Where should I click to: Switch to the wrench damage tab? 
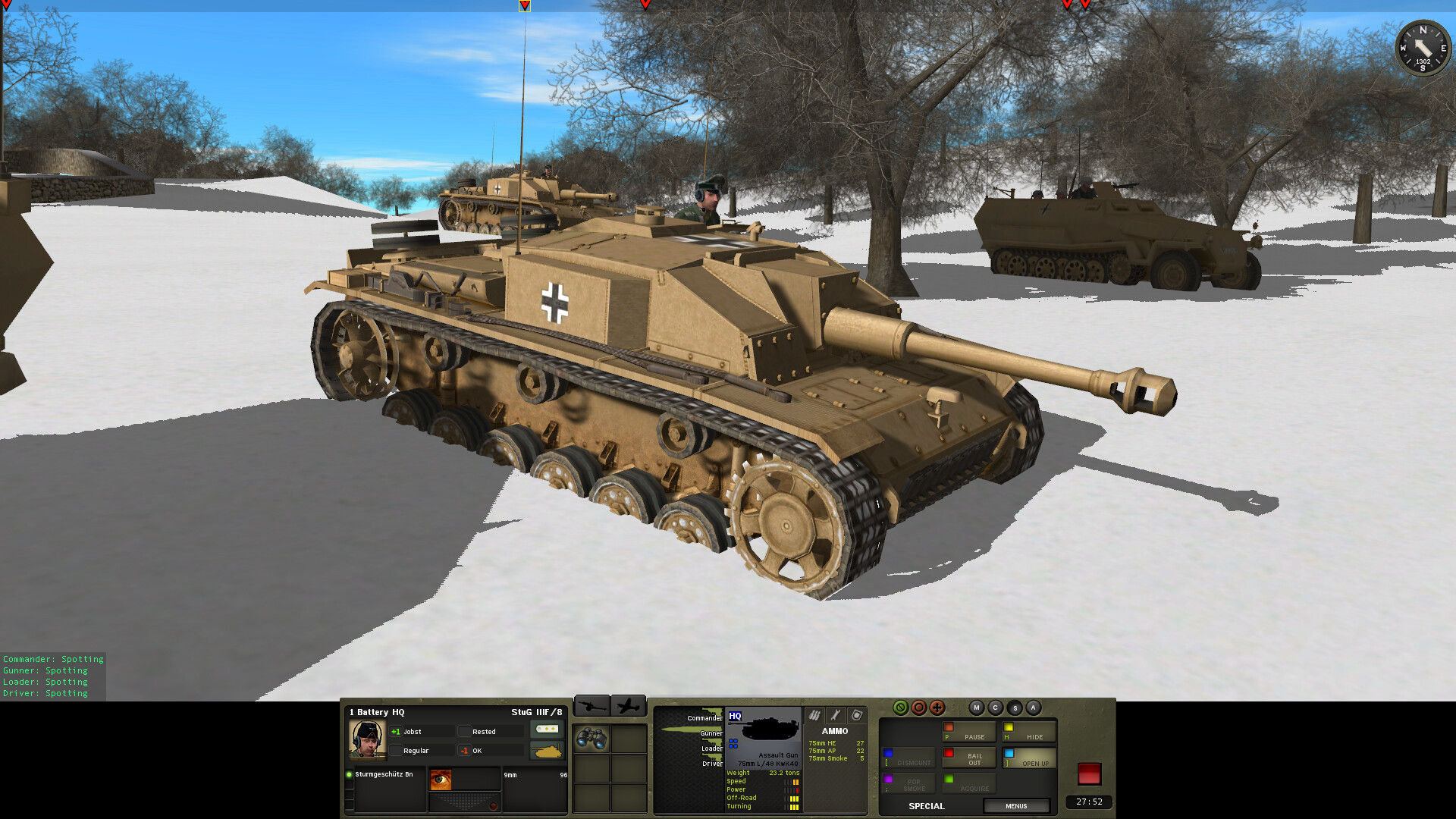coord(834,715)
